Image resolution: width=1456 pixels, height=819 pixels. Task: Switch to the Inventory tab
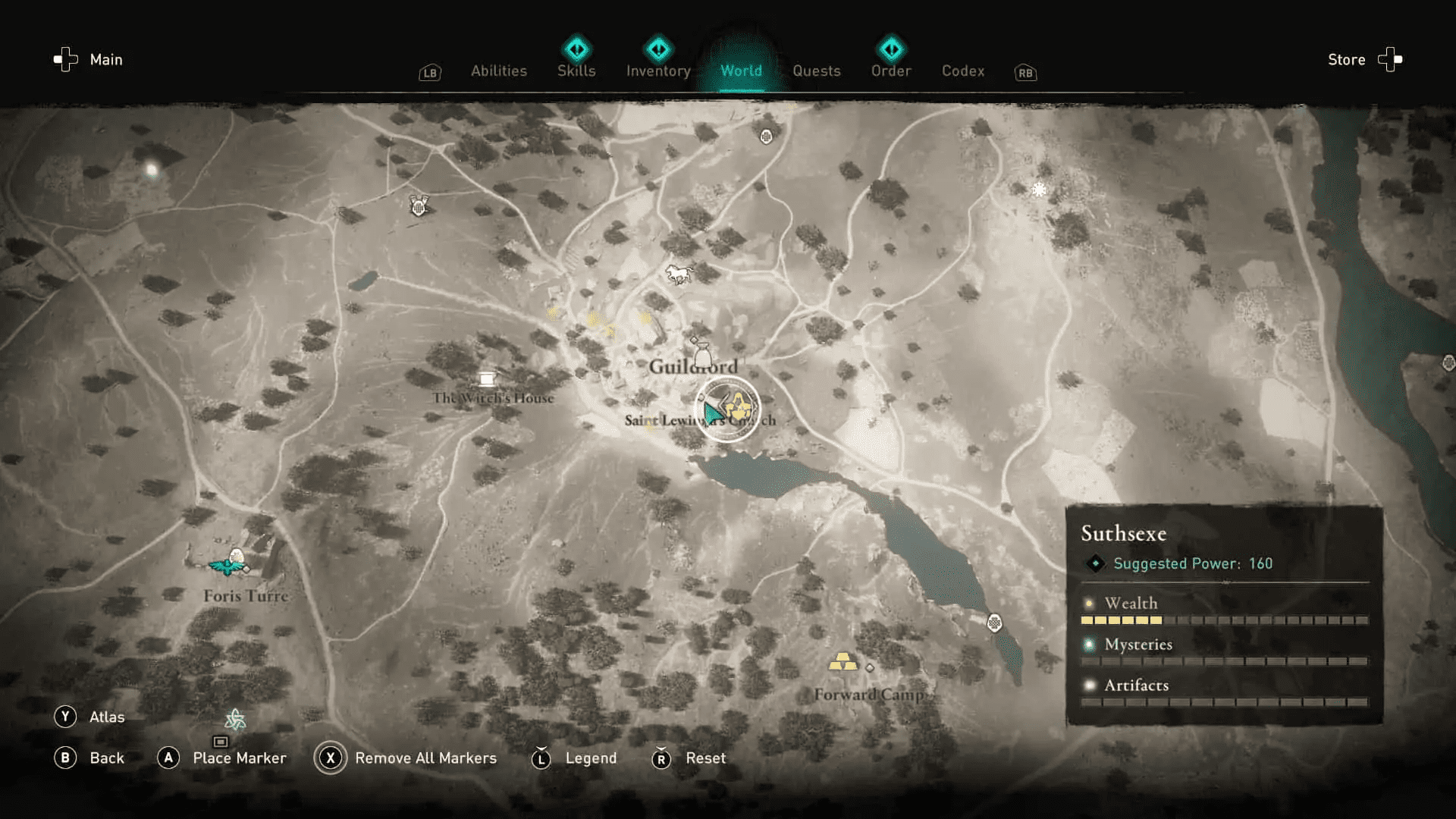[657, 71]
